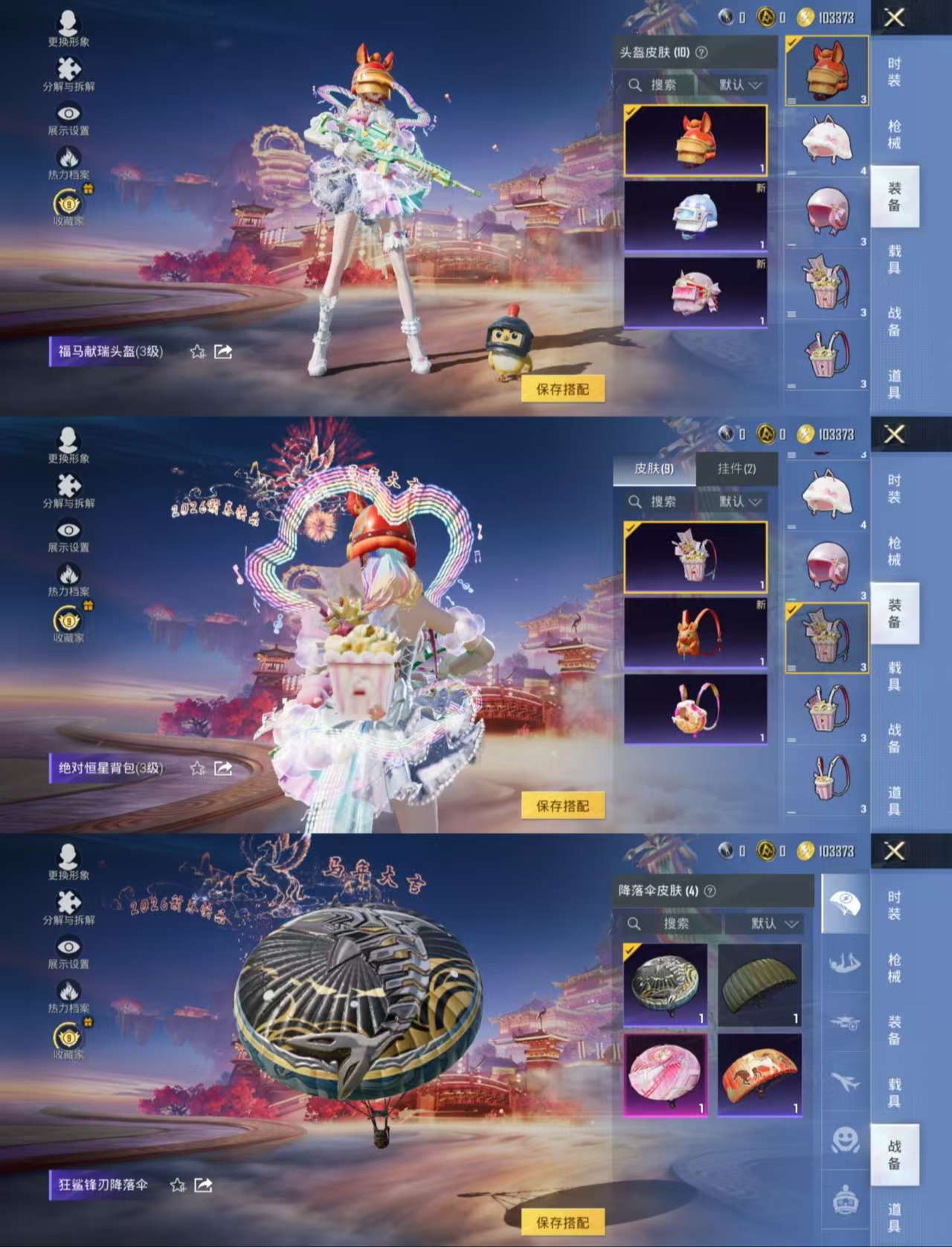The height and width of the screenshot is (1247, 952).
Task: Open the 头盔皮肤 help question mark
Action: click(x=701, y=54)
